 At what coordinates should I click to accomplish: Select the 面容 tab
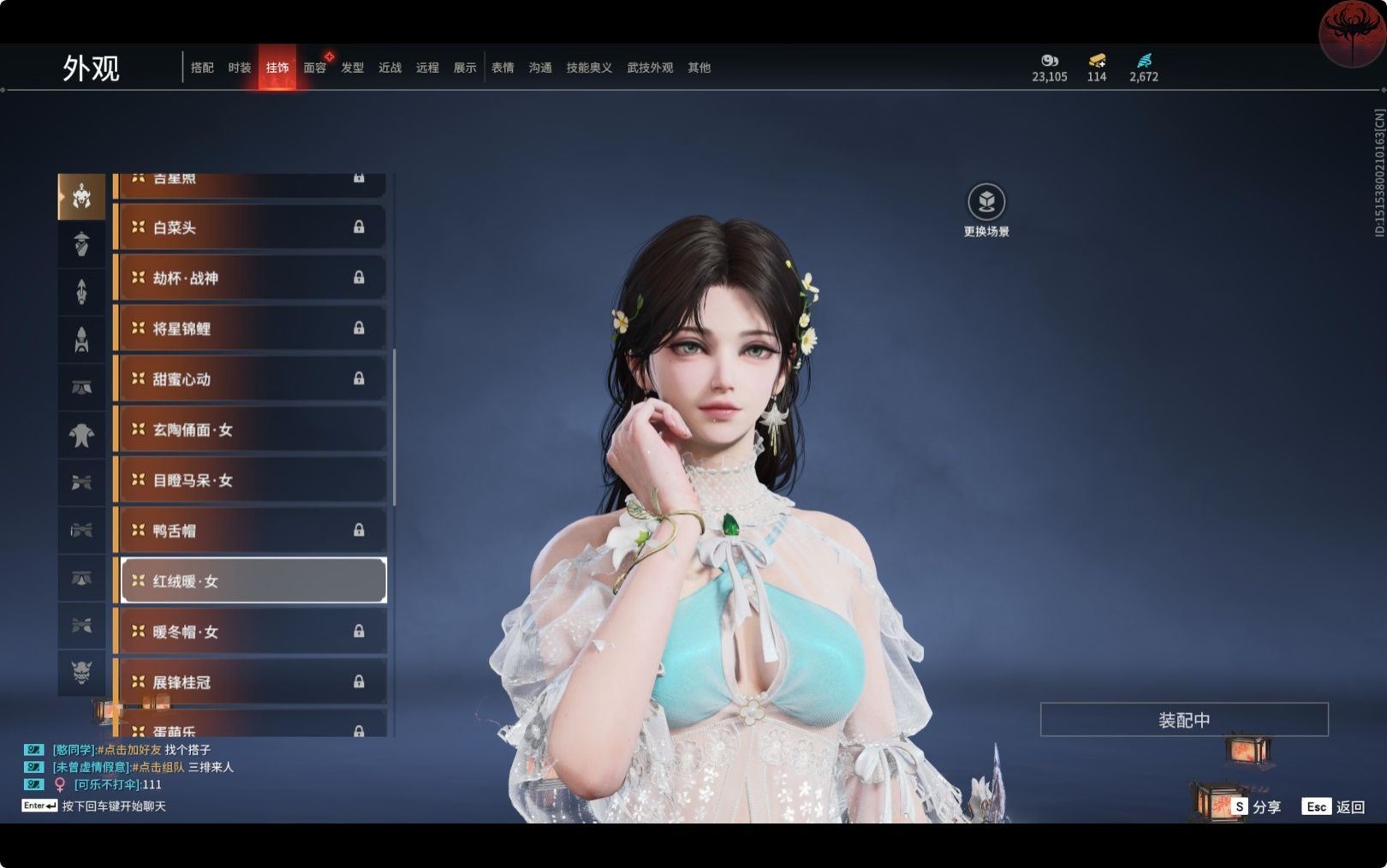click(315, 68)
